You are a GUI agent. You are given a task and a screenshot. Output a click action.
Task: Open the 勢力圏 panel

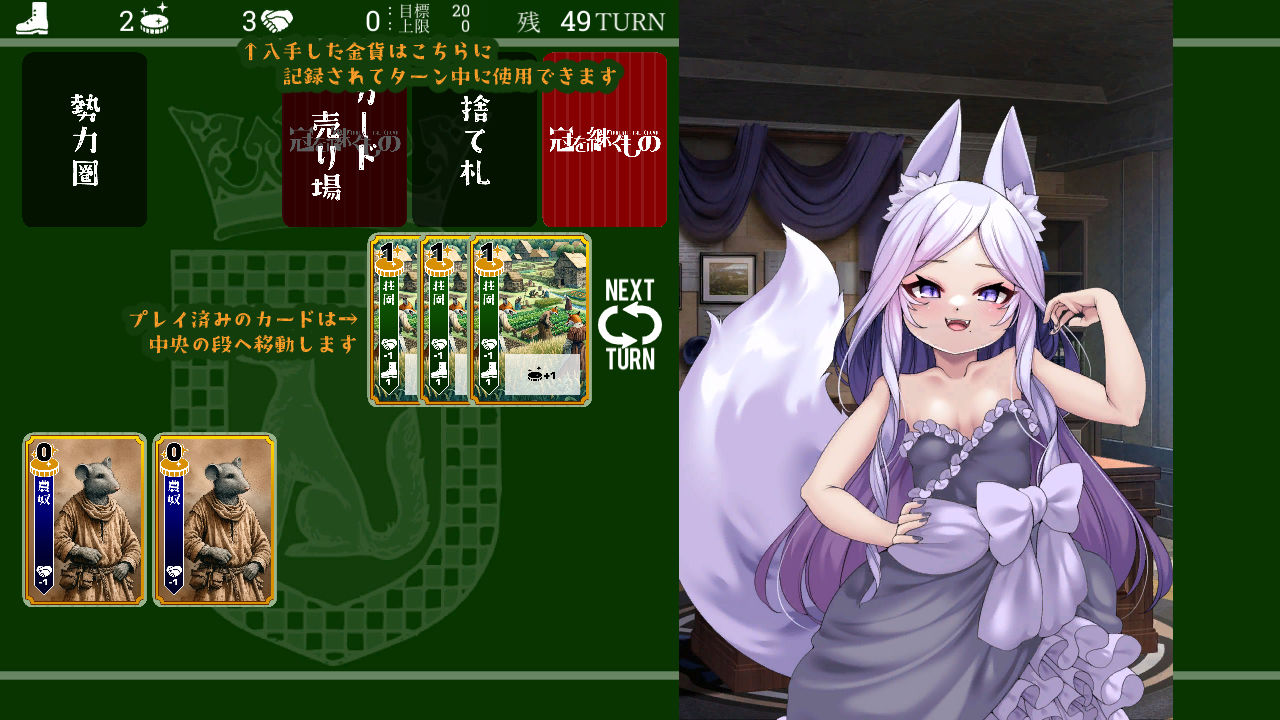coord(84,139)
